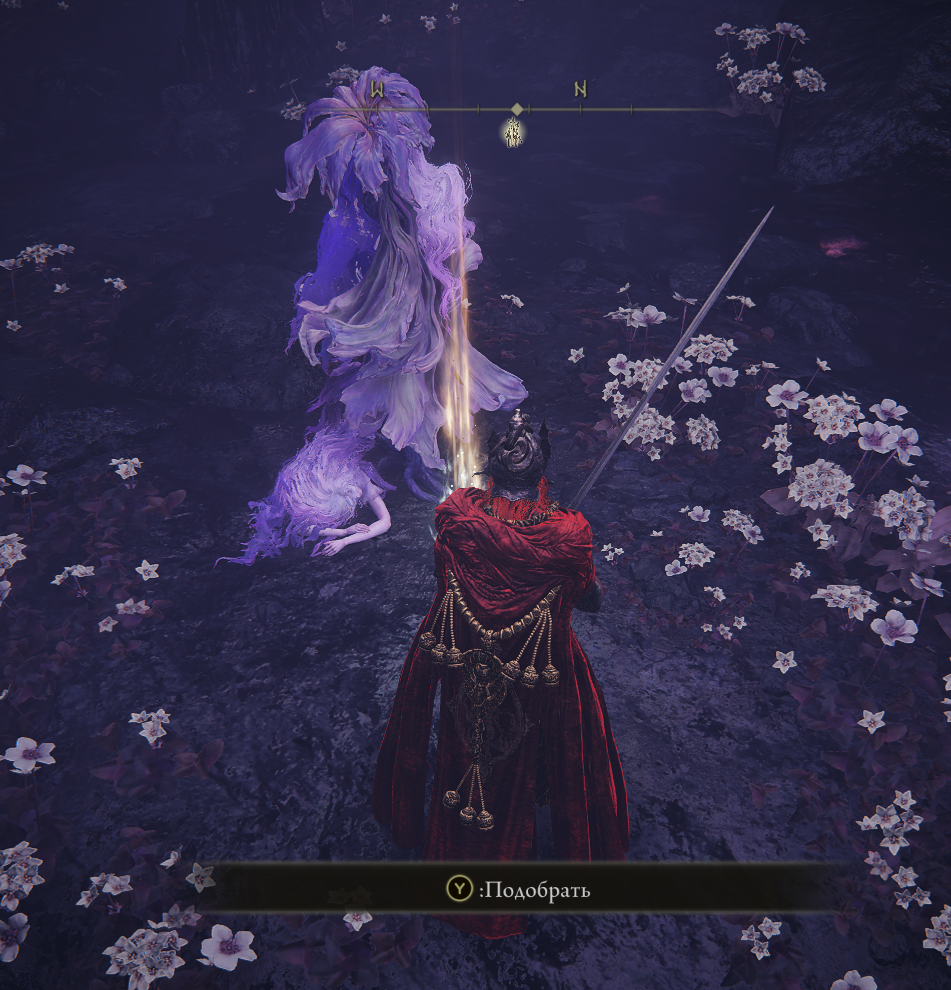Viewport: 951px width, 990px height.
Task: Select the West letter on the compass
Action: [378, 90]
